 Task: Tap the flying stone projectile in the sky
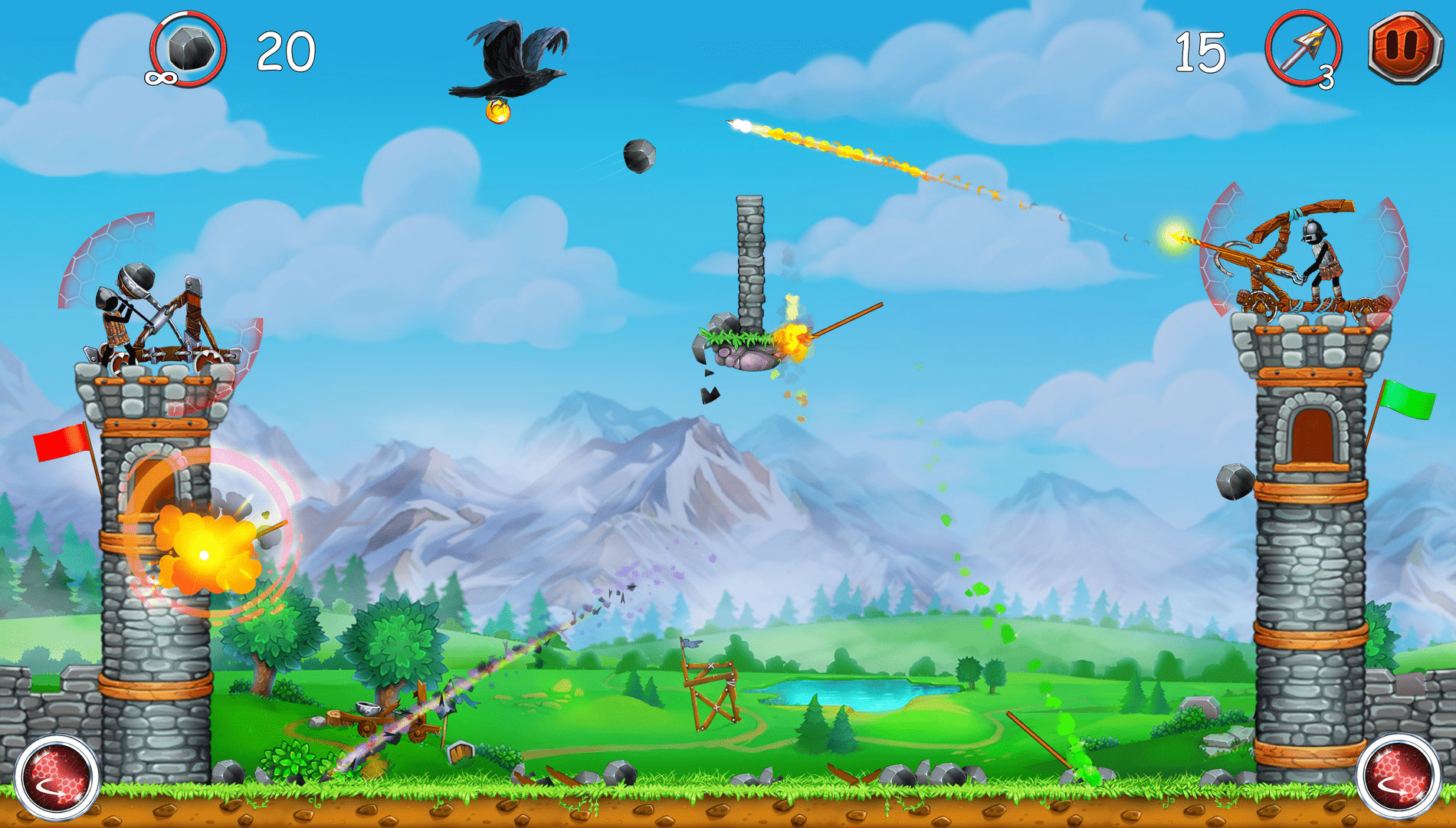638,157
